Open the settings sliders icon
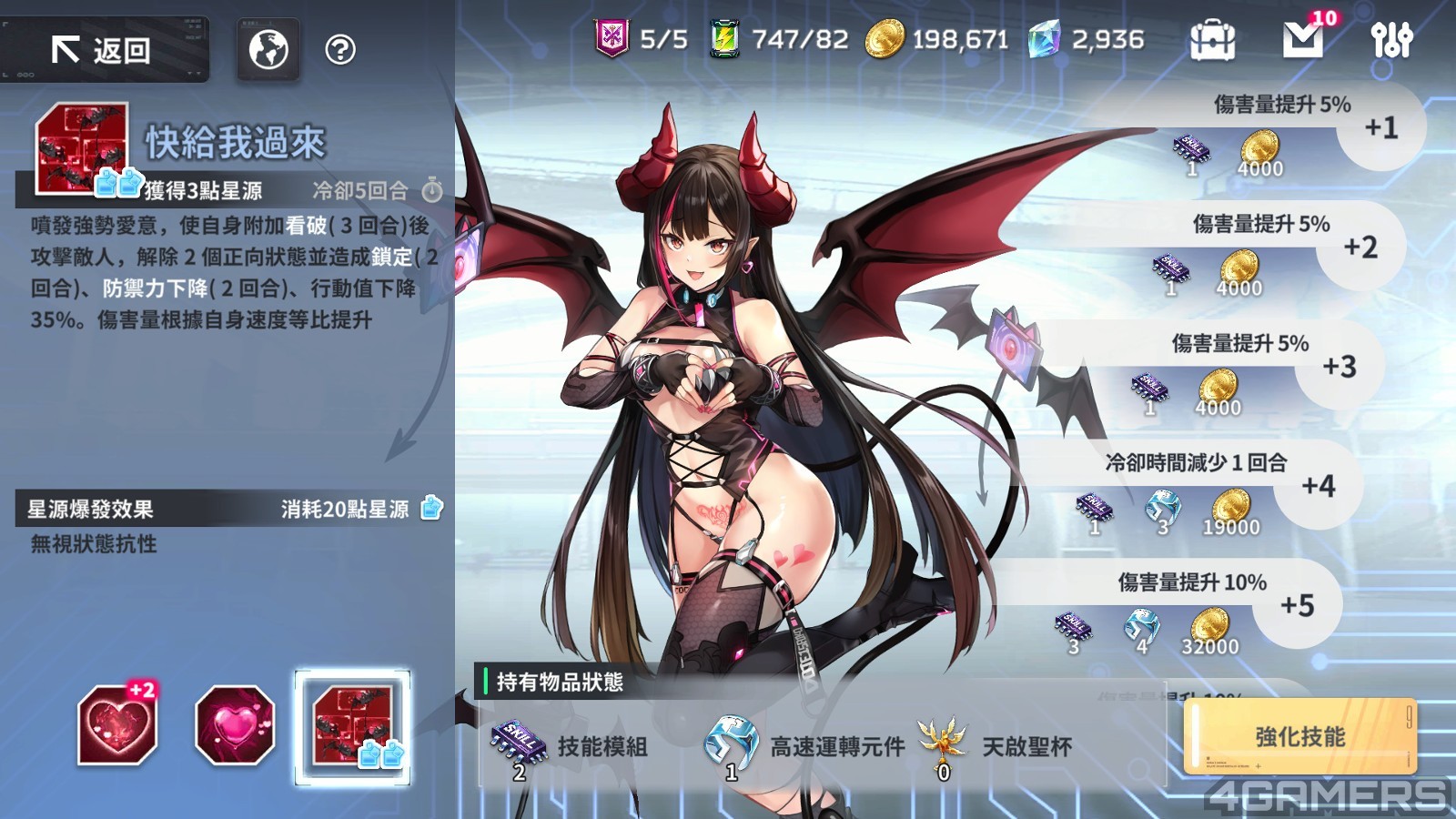1456x819 pixels. 1391,40
